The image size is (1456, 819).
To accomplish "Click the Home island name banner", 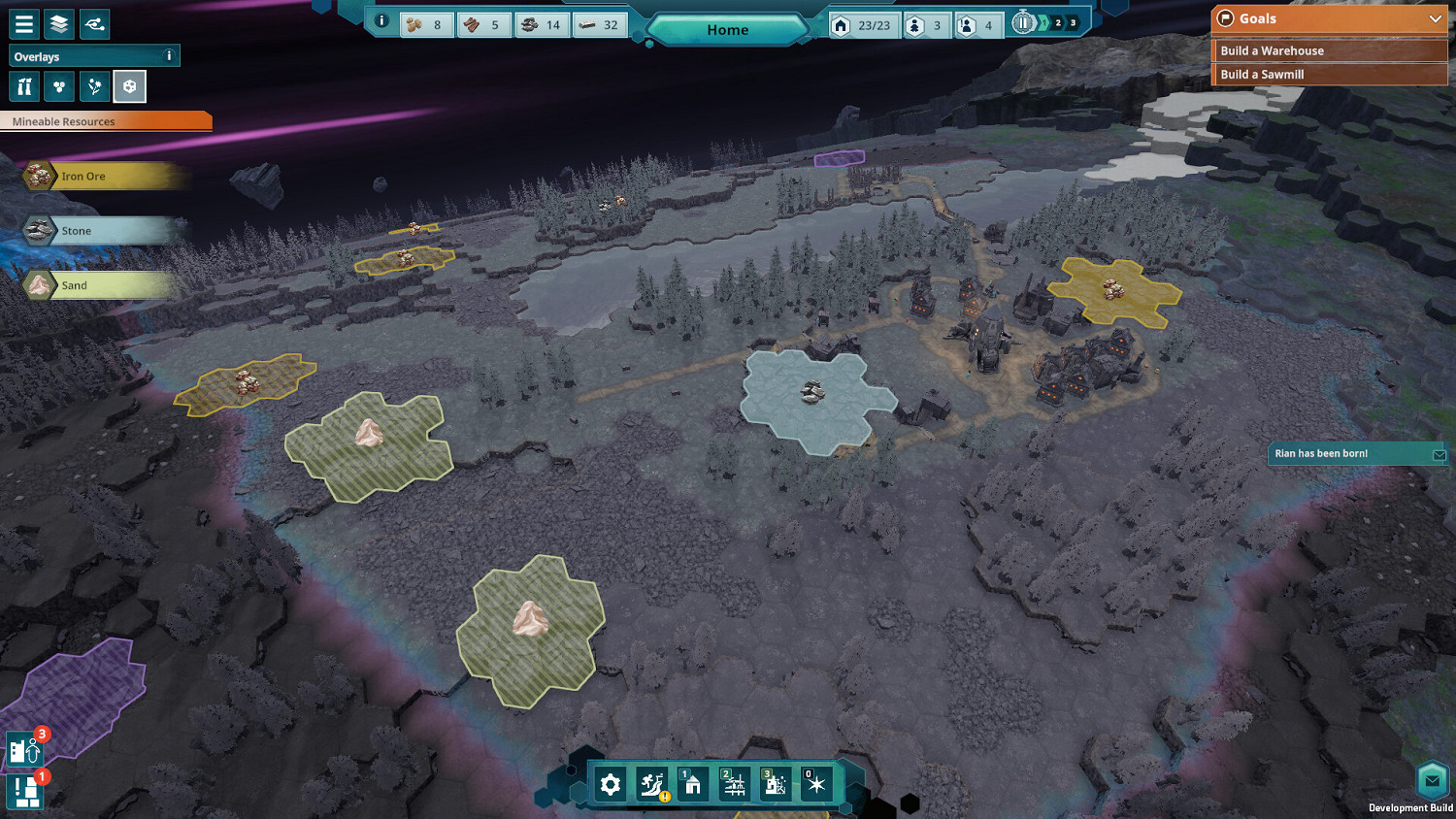I will coord(727,30).
